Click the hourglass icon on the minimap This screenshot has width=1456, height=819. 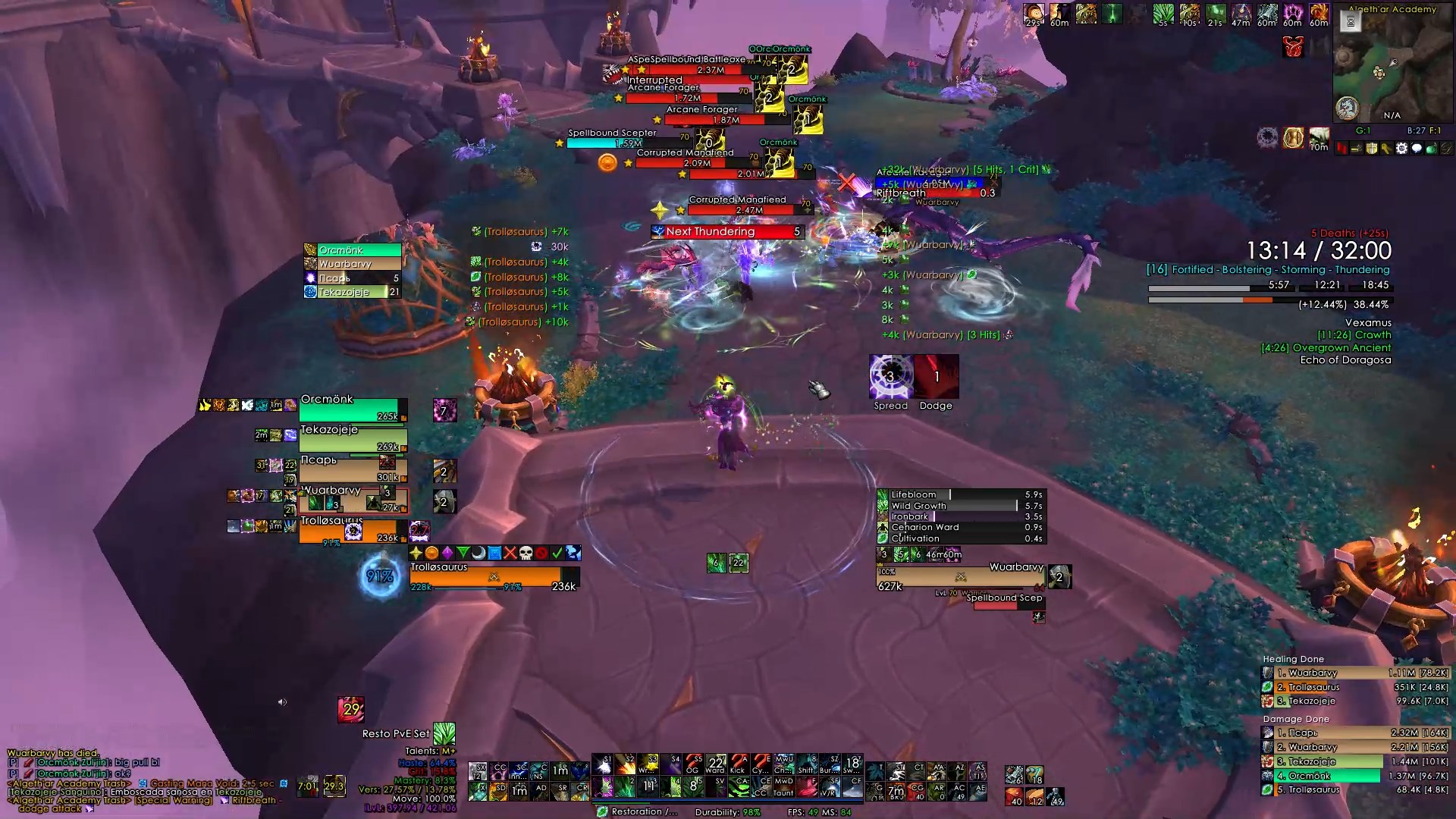pyautogui.click(x=1351, y=22)
